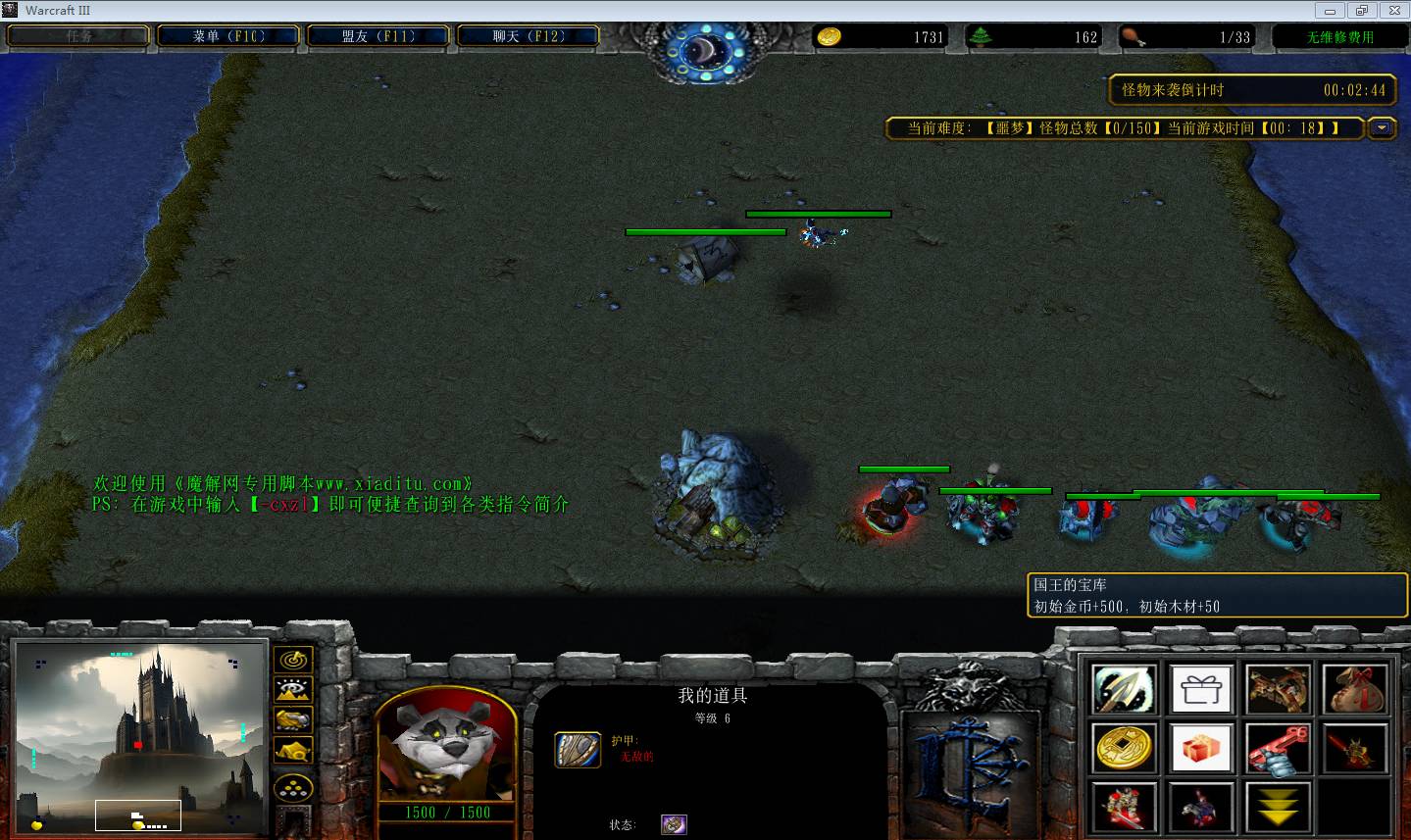Collapse the difficulty info board arrow
The height and width of the screenshot is (840, 1411).
point(1382,128)
